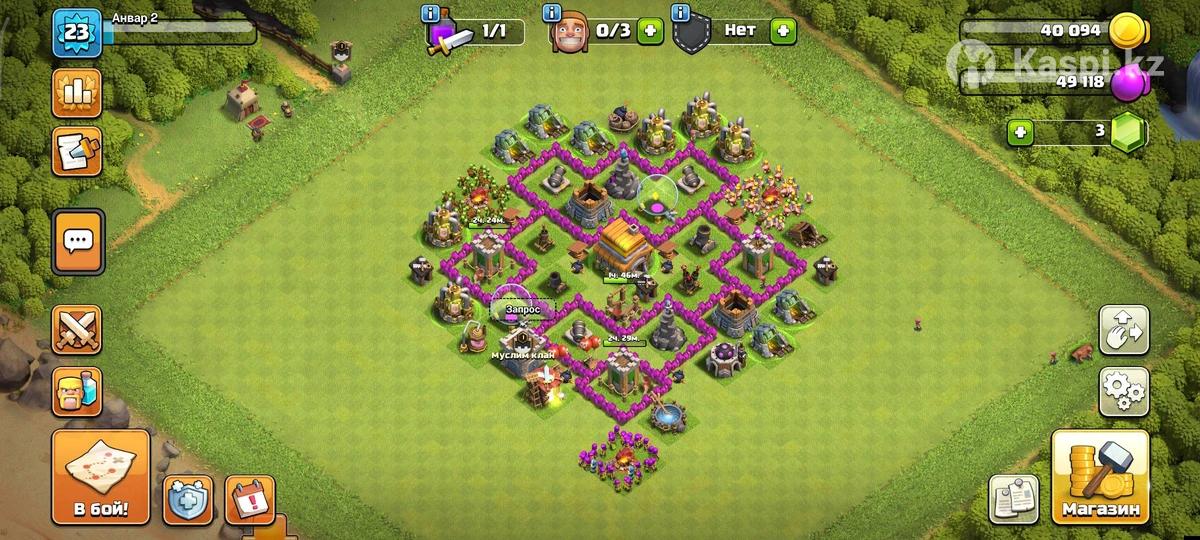Open the clipboard notes icon beside the shop
This screenshot has width=1200, height=540.
pyautogui.click(x=1013, y=498)
